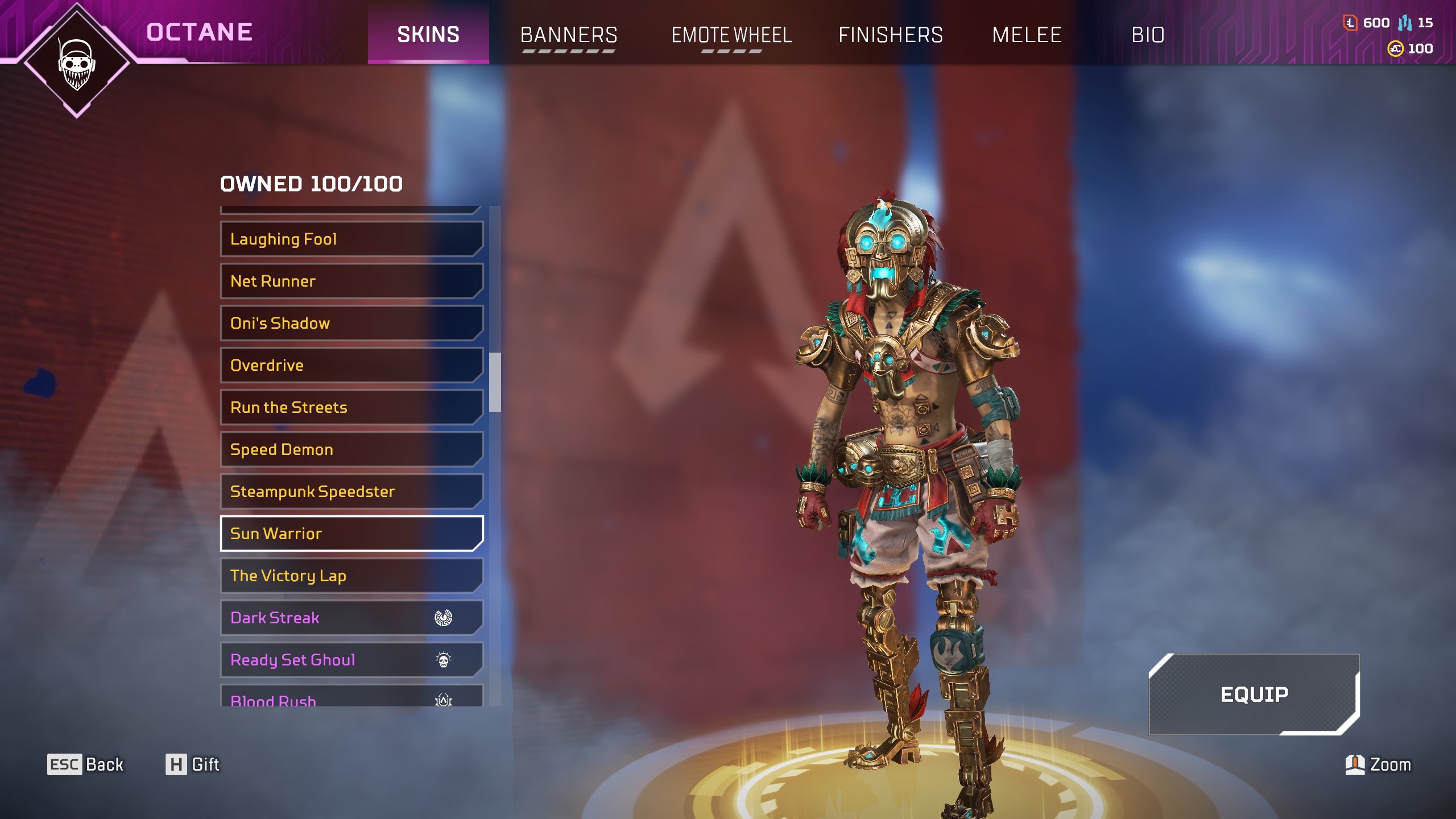
Task: Click the Skins tab
Action: click(x=428, y=34)
